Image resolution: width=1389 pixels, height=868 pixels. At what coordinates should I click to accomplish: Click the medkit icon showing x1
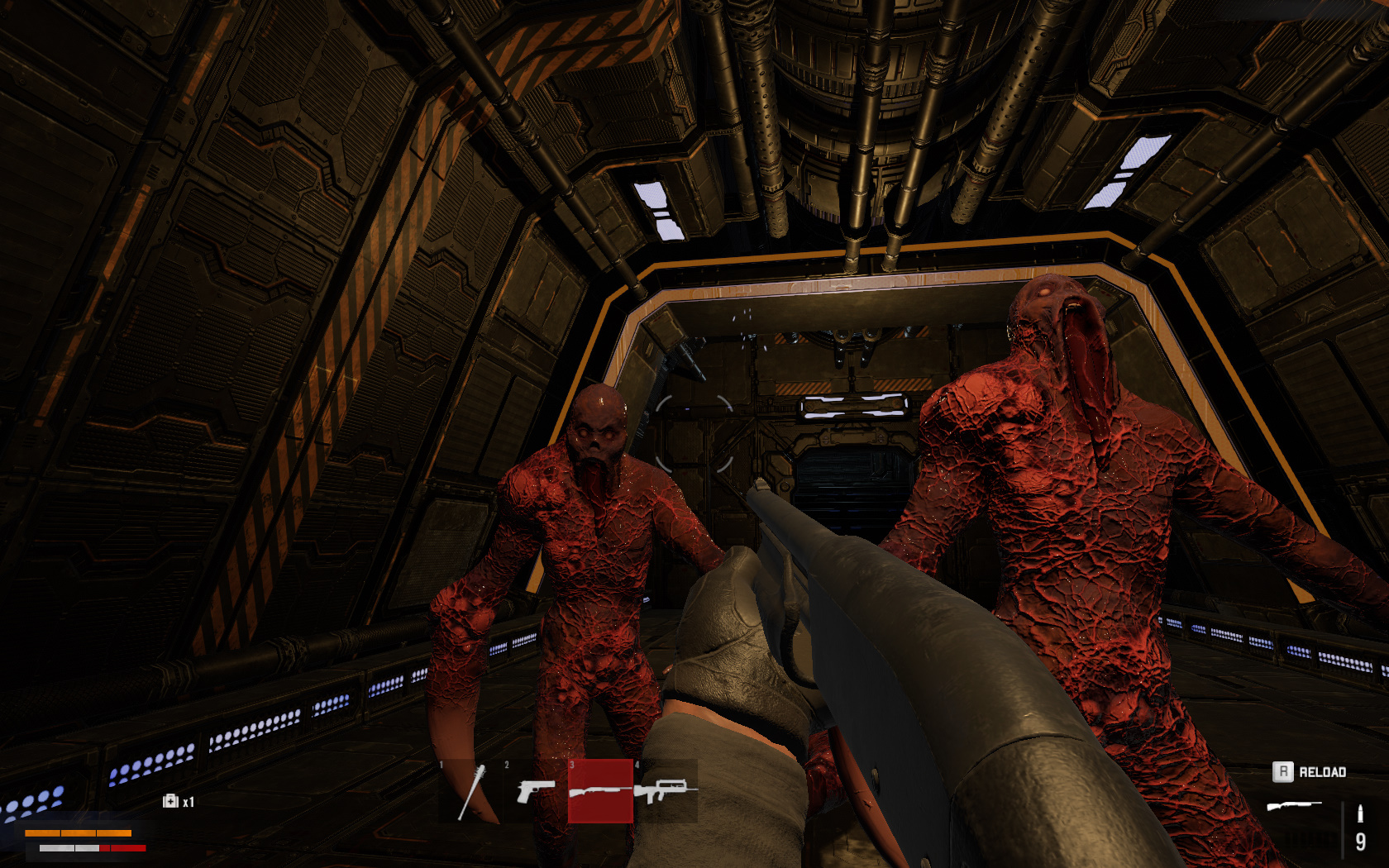pyautogui.click(x=169, y=800)
